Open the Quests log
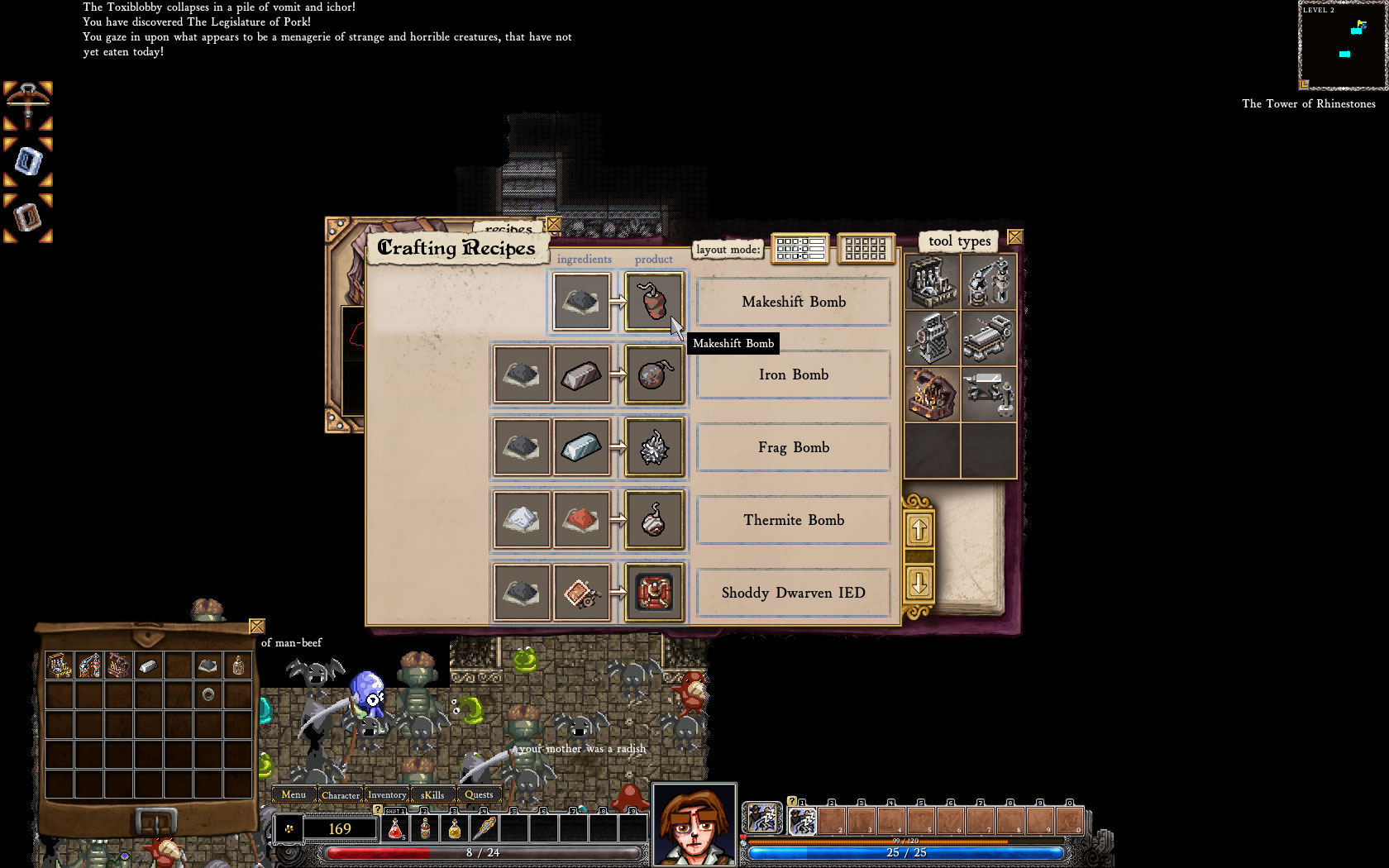 click(x=480, y=794)
